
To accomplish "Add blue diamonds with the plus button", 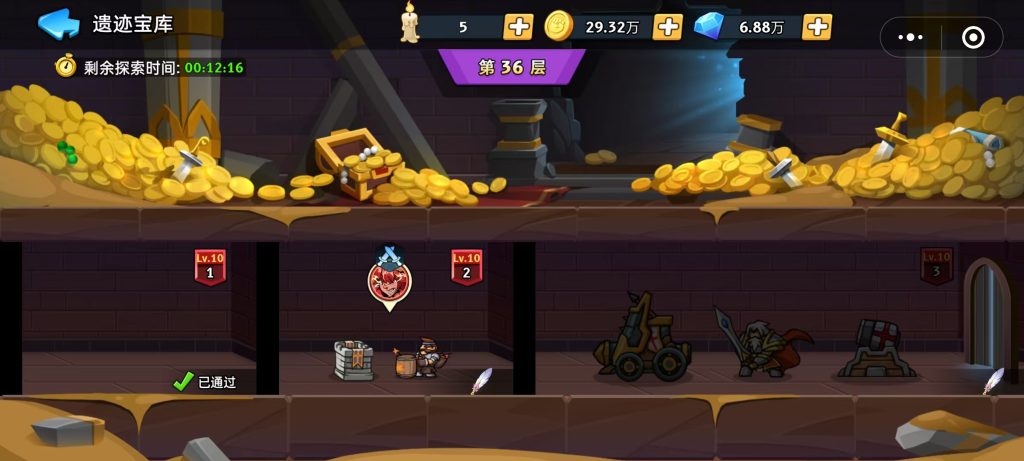I will click(817, 27).
